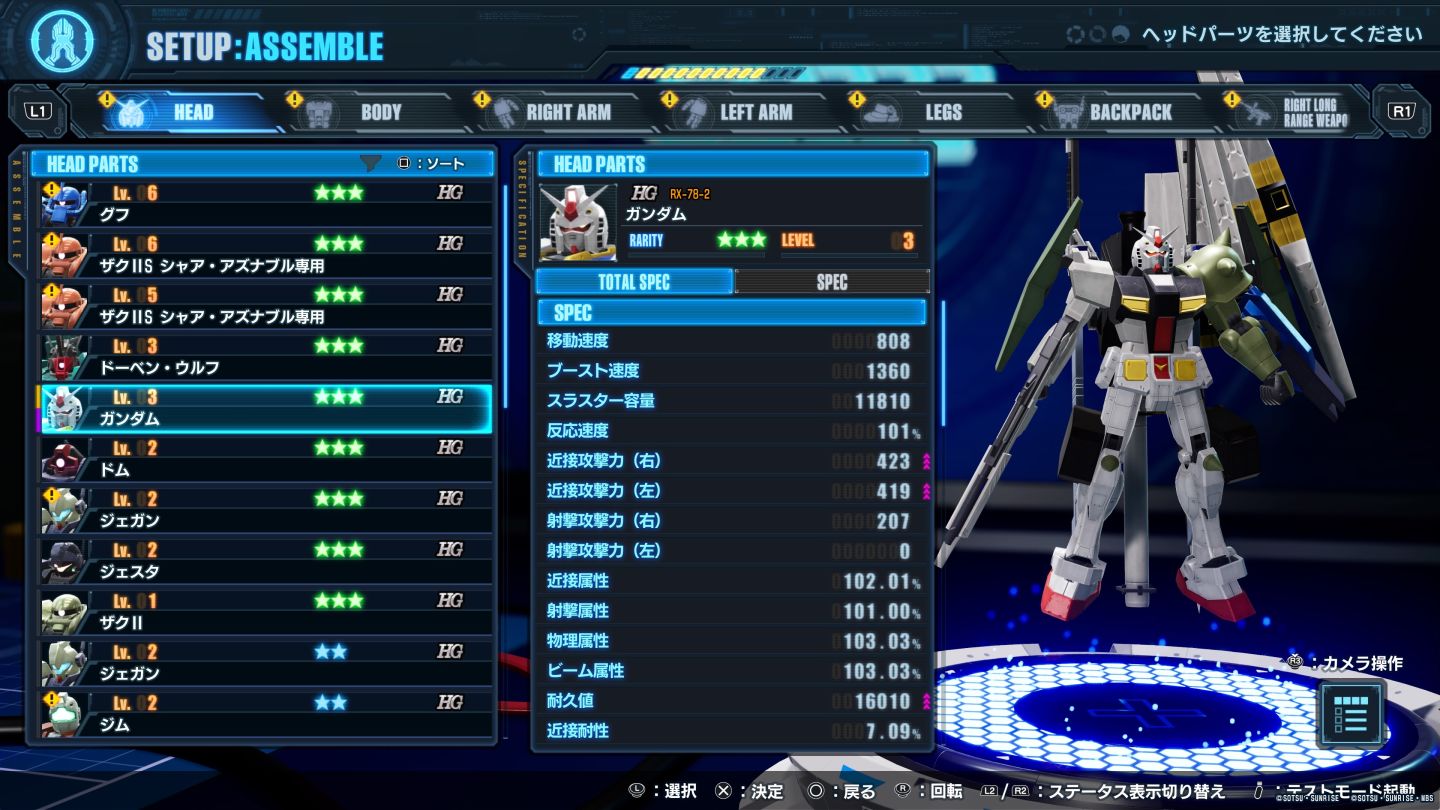Select the Lv.6 ザクIIS シャア専用 head
Image resolution: width=1440 pixels, height=810 pixels.
(265, 255)
